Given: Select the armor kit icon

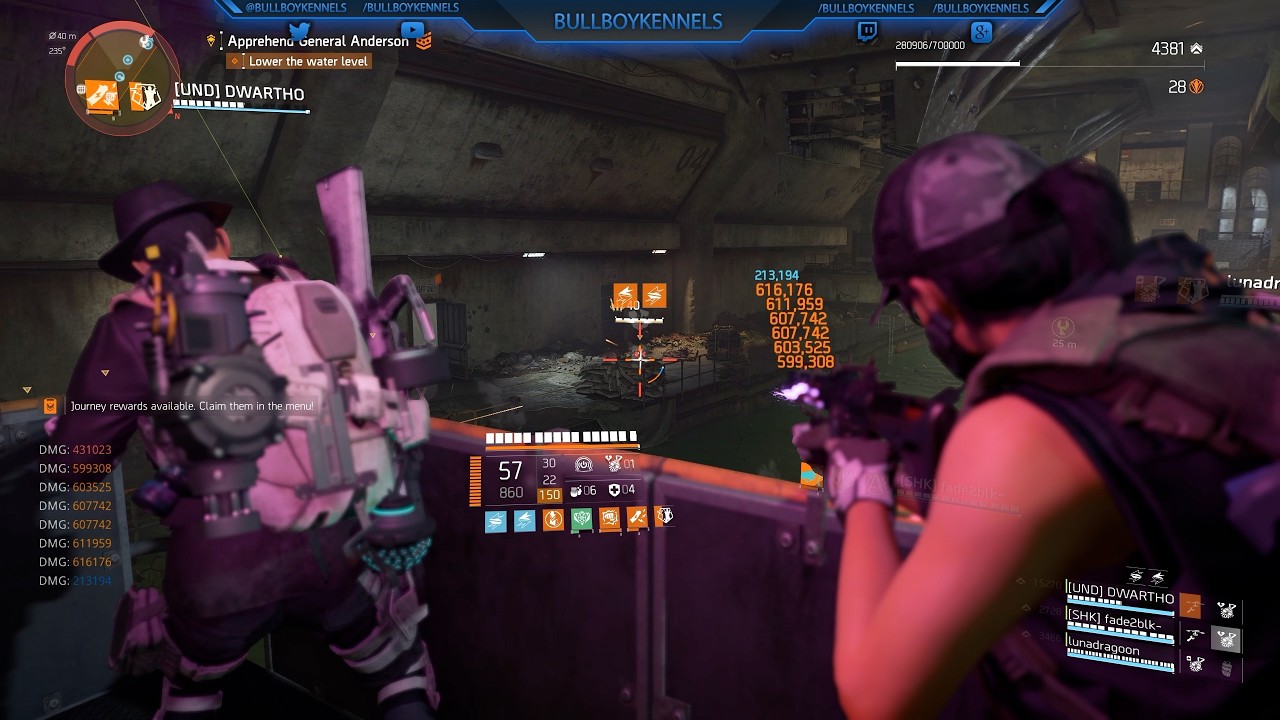Looking at the screenshot, I should 614,490.
